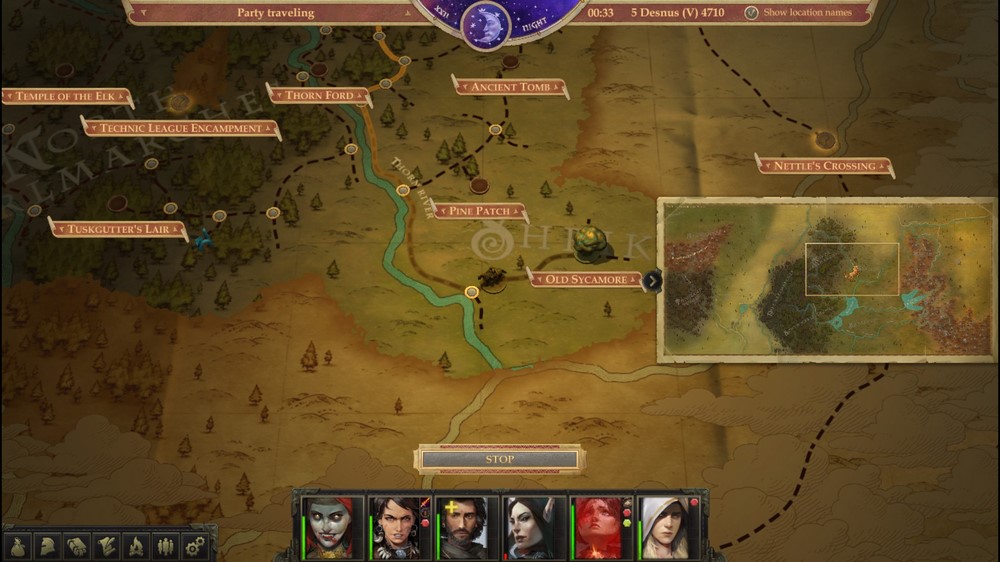The height and width of the screenshot is (562, 1000).
Task: Select the Temple of the Elk label
Action: pos(65,96)
